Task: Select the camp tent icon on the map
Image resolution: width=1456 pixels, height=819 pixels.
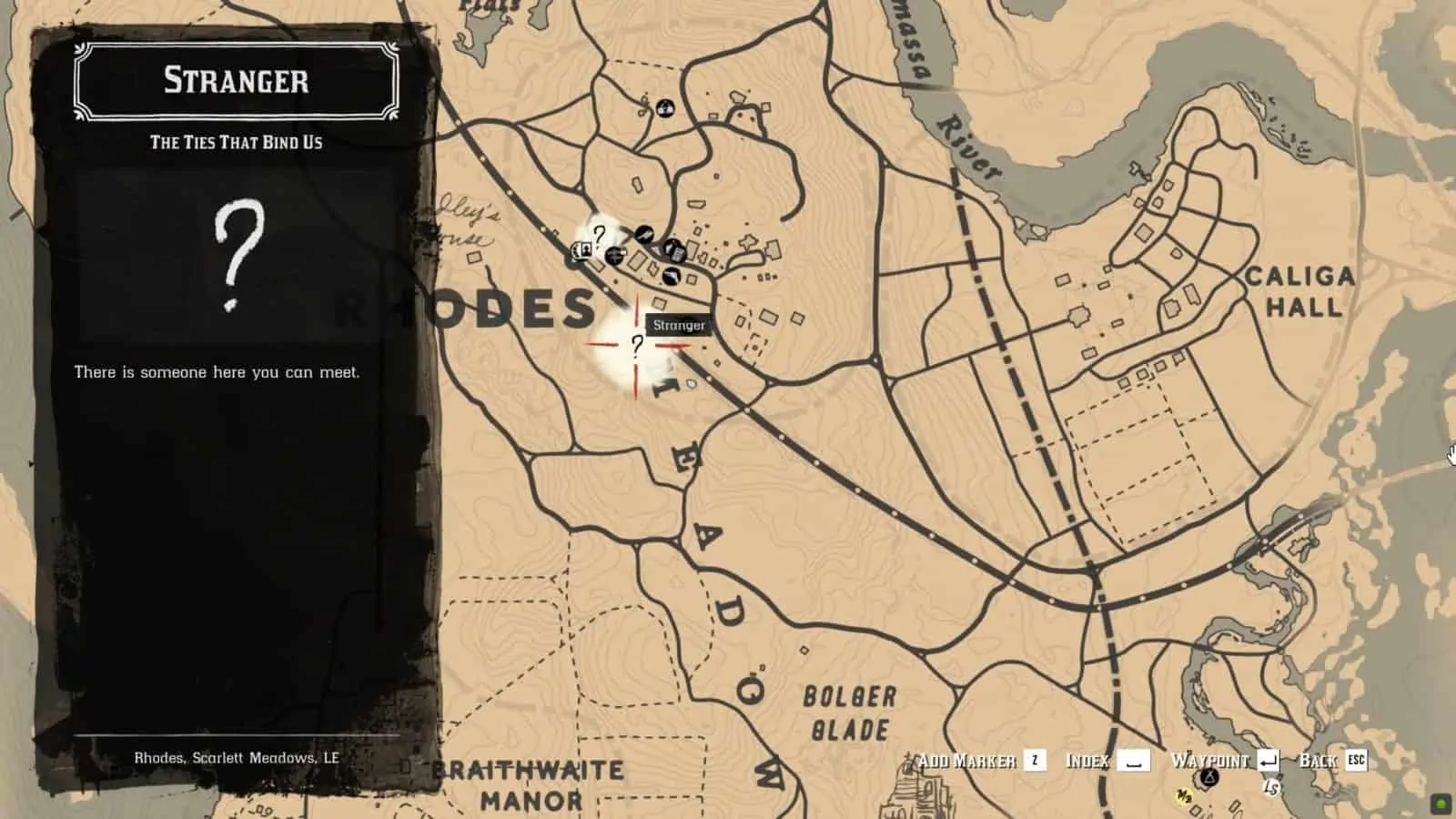Action: point(1208,777)
